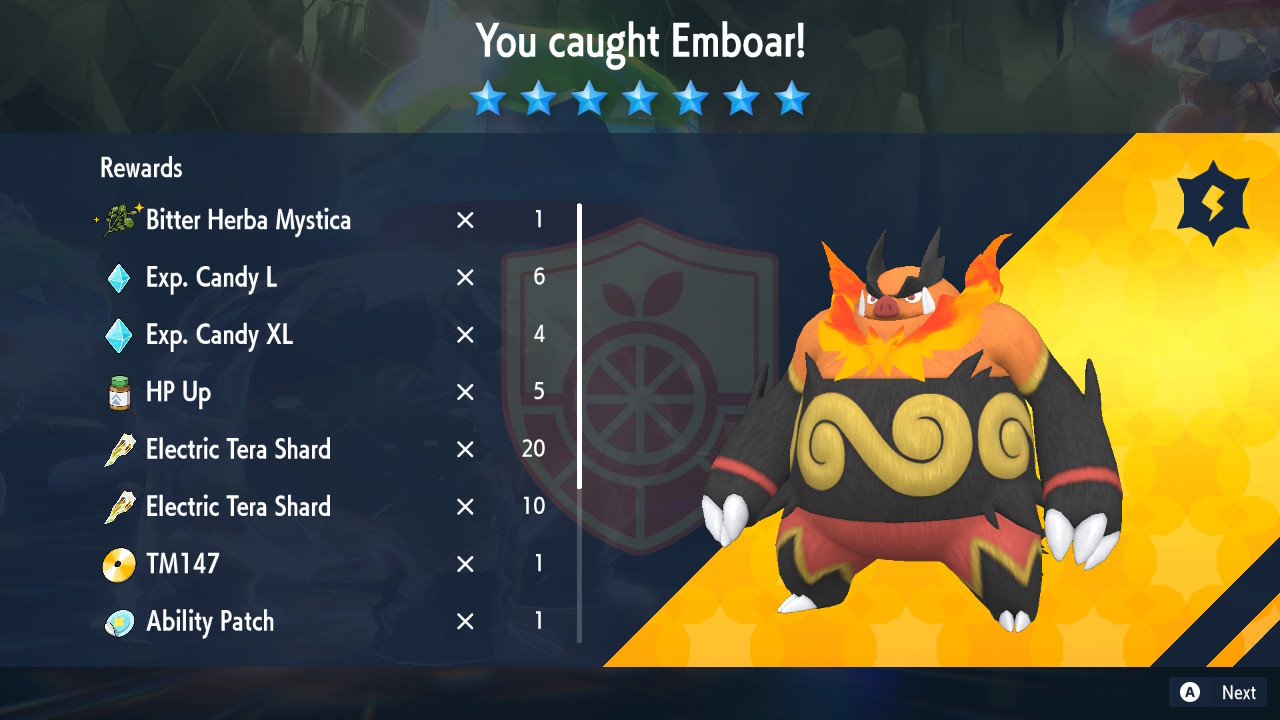This screenshot has width=1280, height=720.
Task: Click the first Electric Tera Shard icon
Action: pos(118,449)
